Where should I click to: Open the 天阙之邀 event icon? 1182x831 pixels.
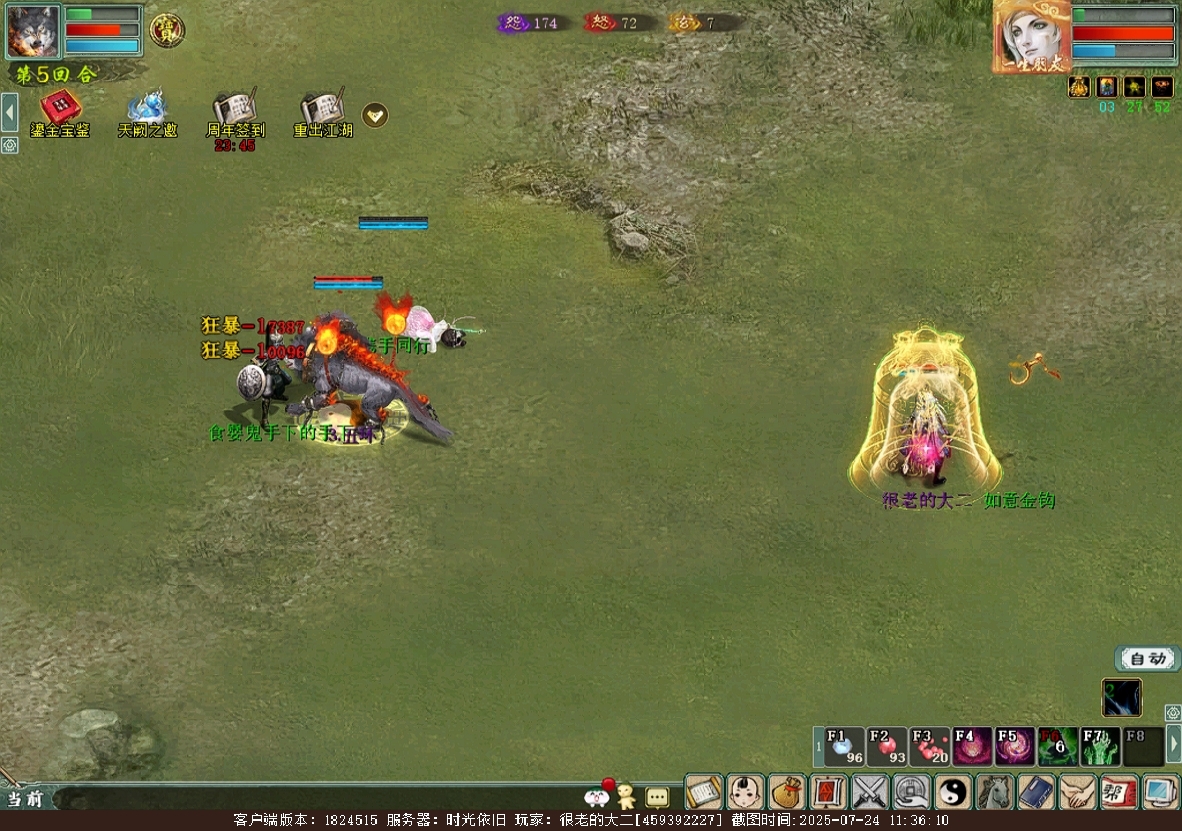click(x=147, y=108)
